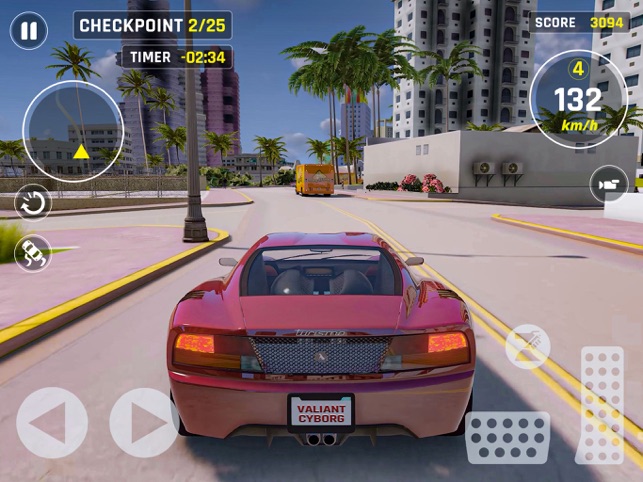
Task: Steer left with the left arrow button
Action: coord(51,423)
